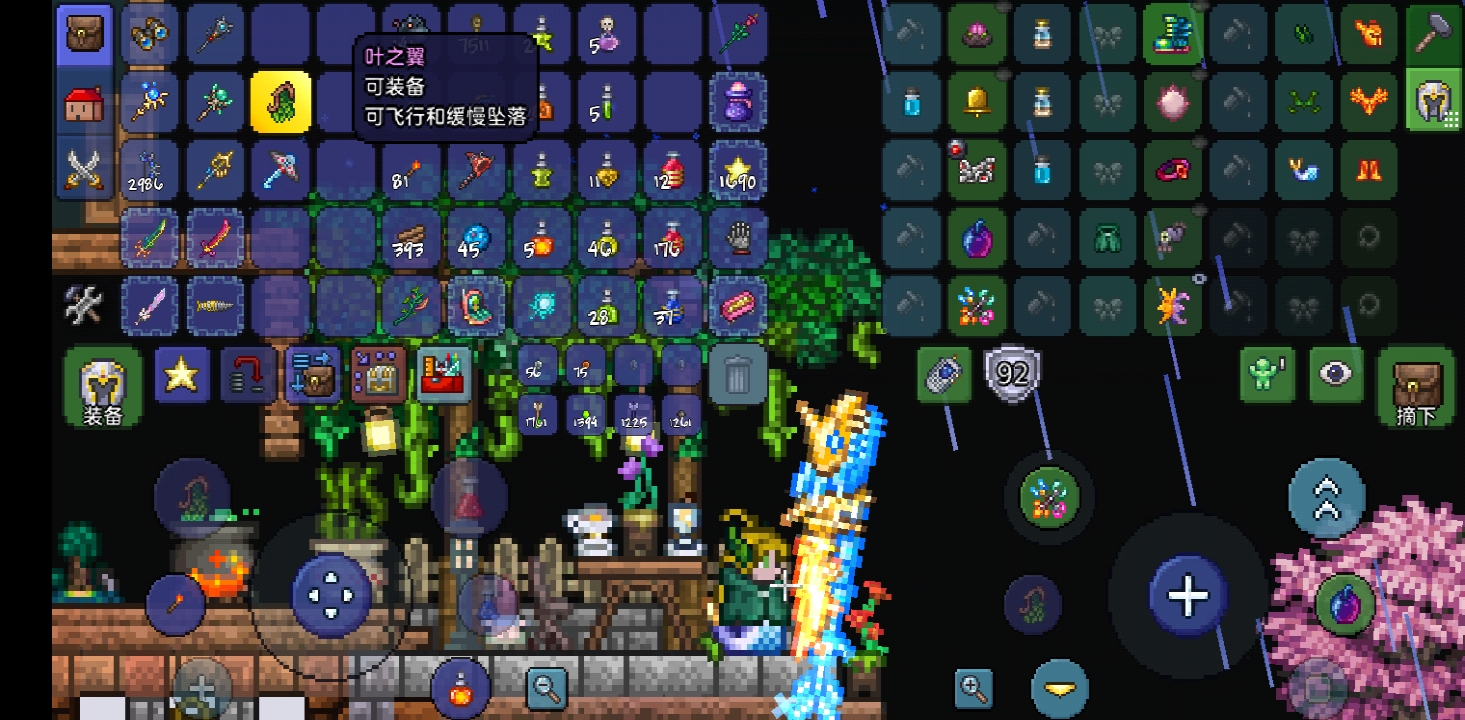Select the golden bell equipment slot
The image size is (1465, 720).
tap(976, 101)
